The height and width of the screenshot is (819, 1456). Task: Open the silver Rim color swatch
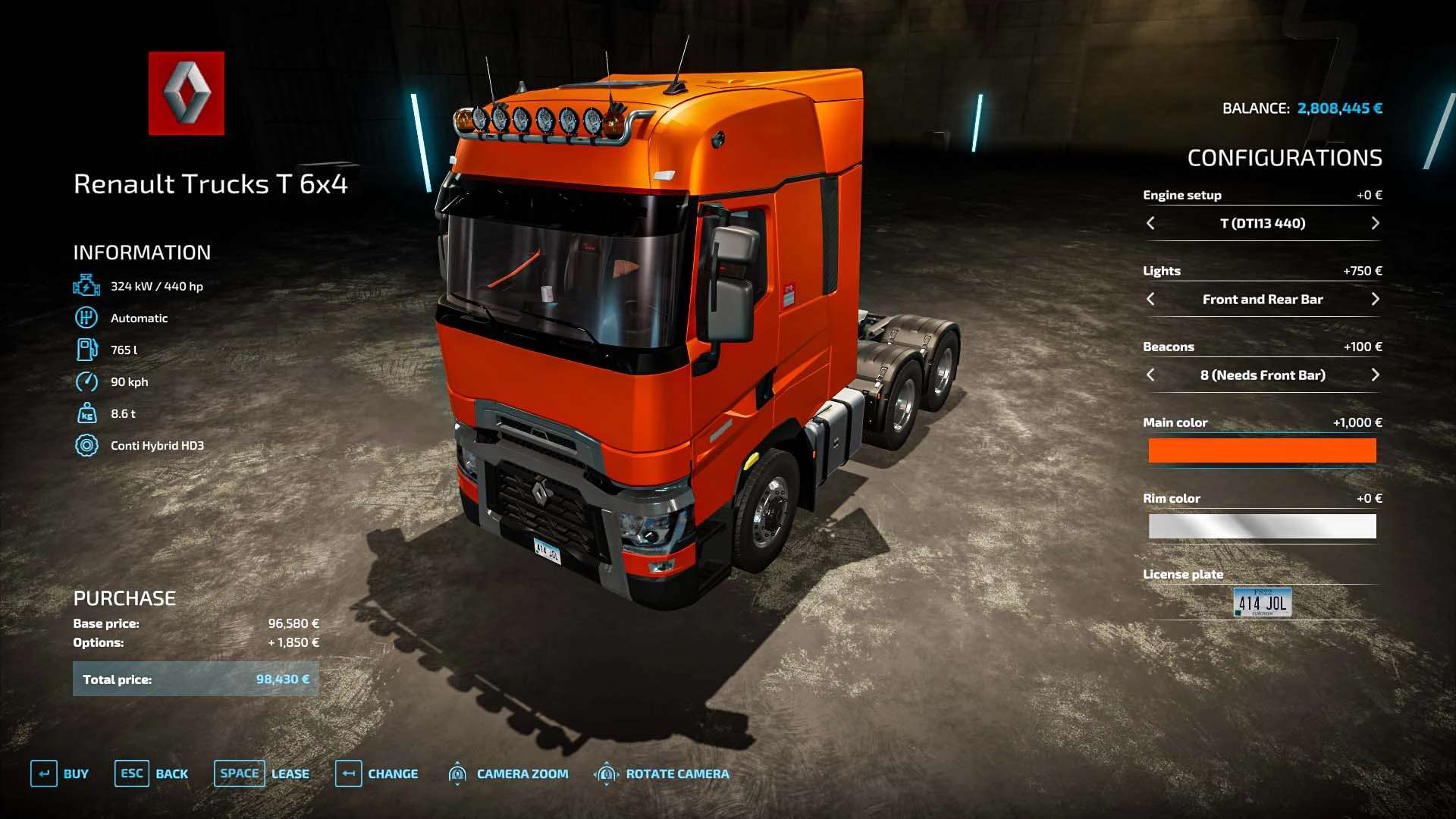coord(1262,526)
